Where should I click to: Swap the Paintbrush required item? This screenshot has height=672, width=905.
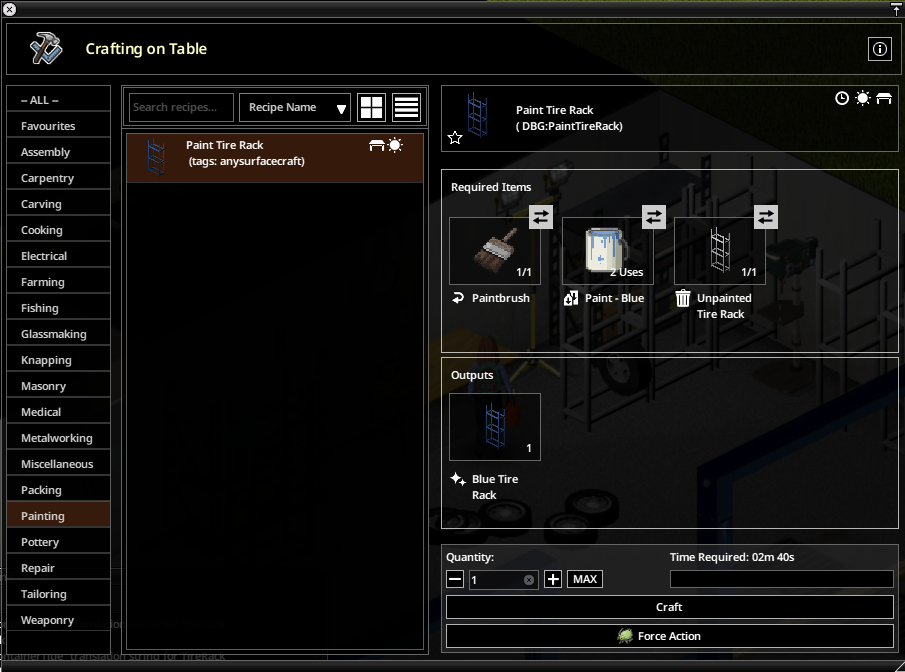pos(540,217)
